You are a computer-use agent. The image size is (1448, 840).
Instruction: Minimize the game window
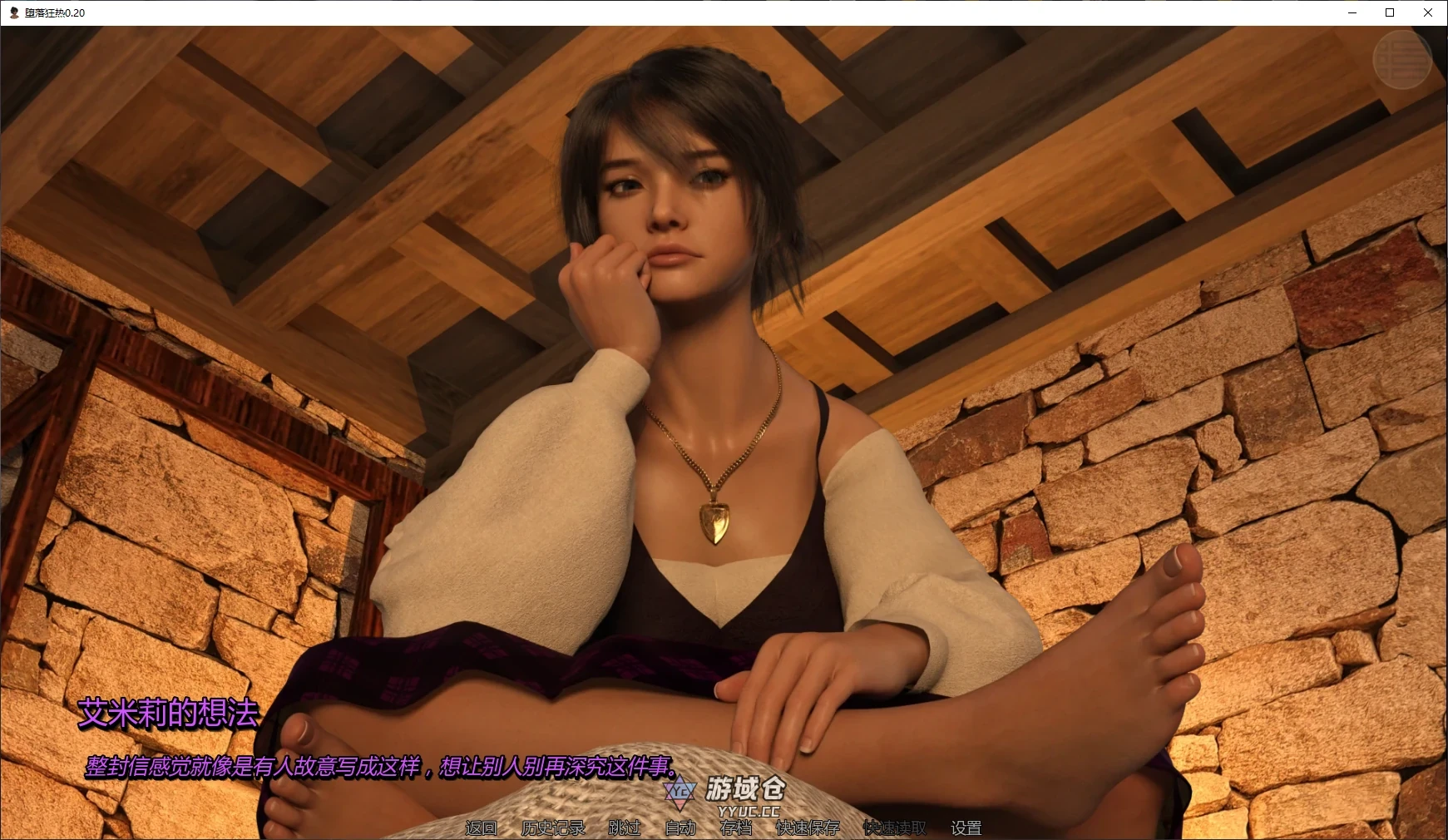pos(1352,12)
